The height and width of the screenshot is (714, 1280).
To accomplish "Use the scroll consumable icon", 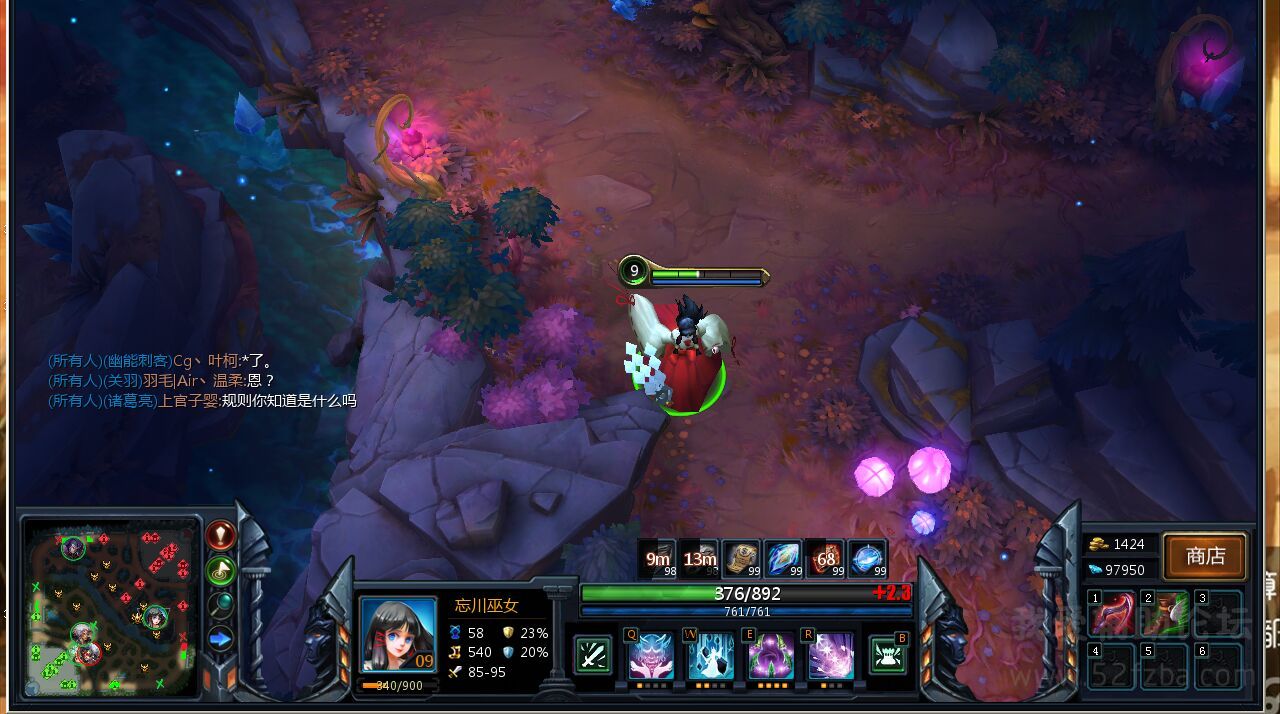I will [743, 558].
